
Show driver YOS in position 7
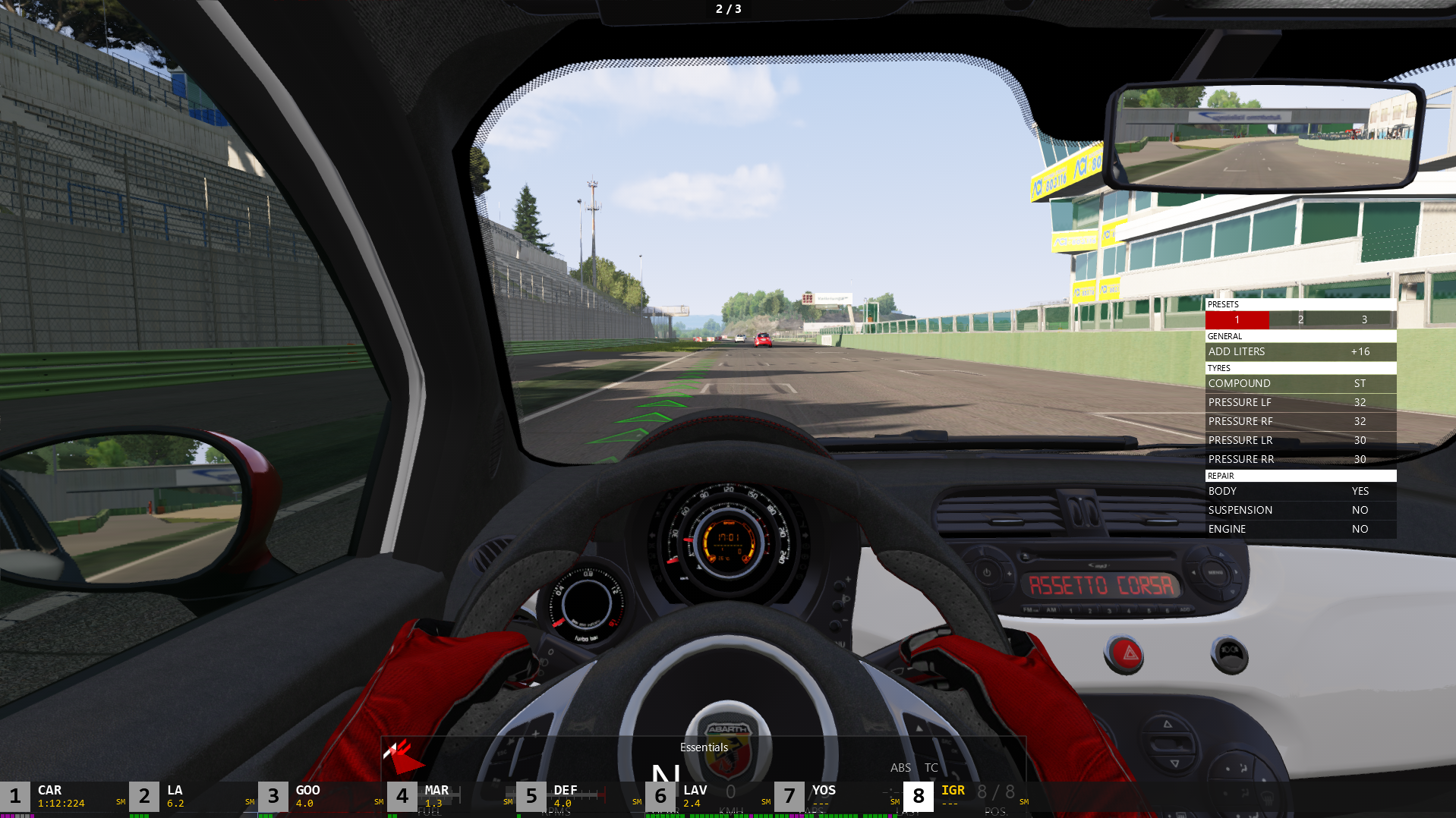[838, 797]
